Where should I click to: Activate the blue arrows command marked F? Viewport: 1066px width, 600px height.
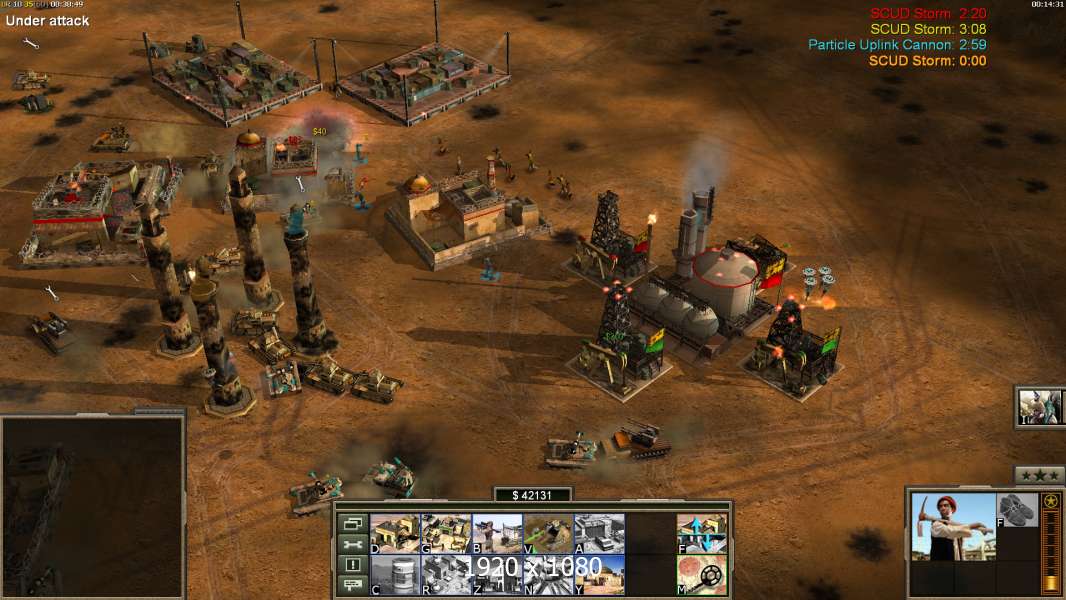[702, 534]
